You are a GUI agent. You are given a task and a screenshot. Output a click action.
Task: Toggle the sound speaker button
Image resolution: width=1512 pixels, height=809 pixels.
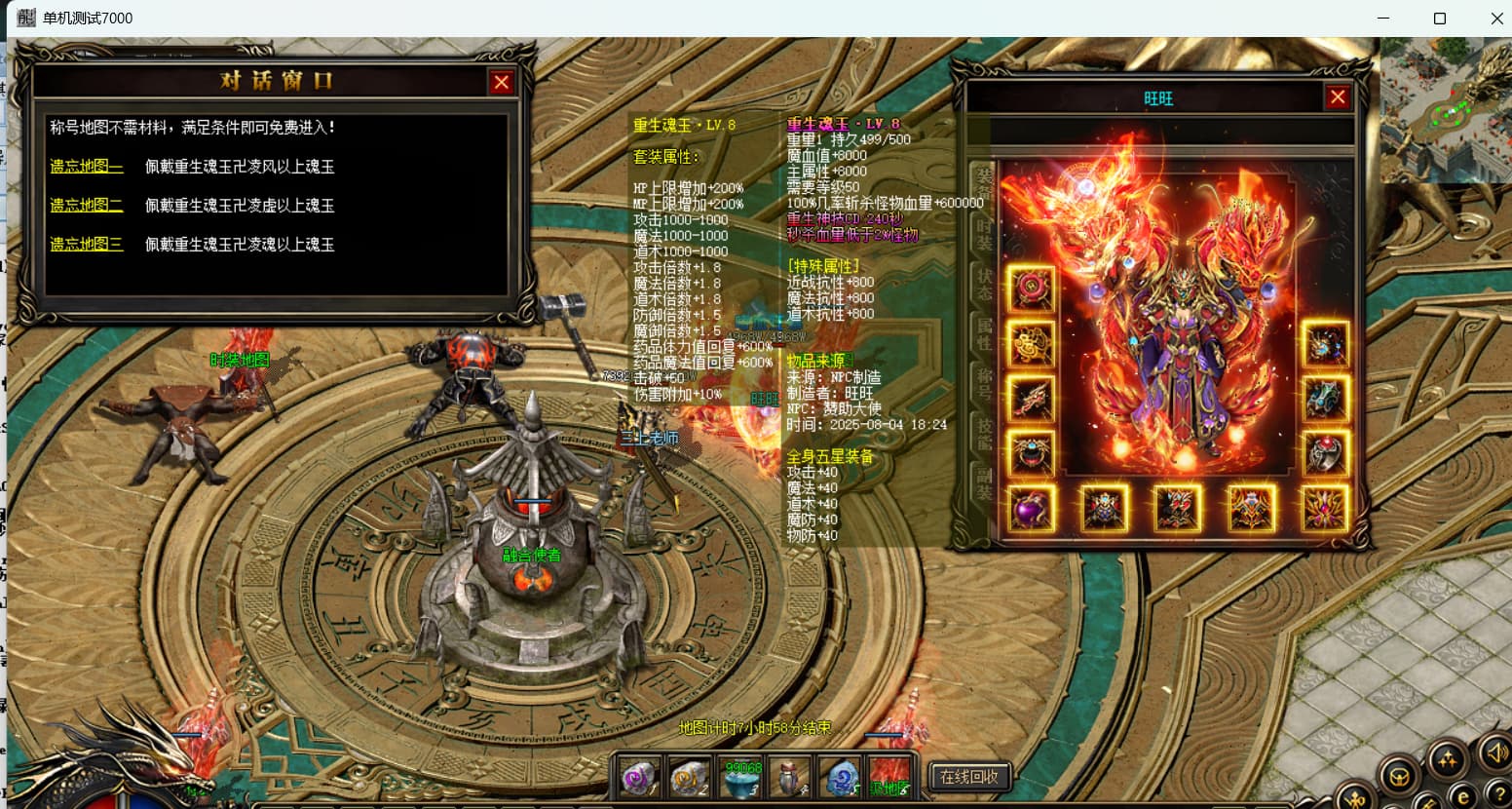(1494, 751)
